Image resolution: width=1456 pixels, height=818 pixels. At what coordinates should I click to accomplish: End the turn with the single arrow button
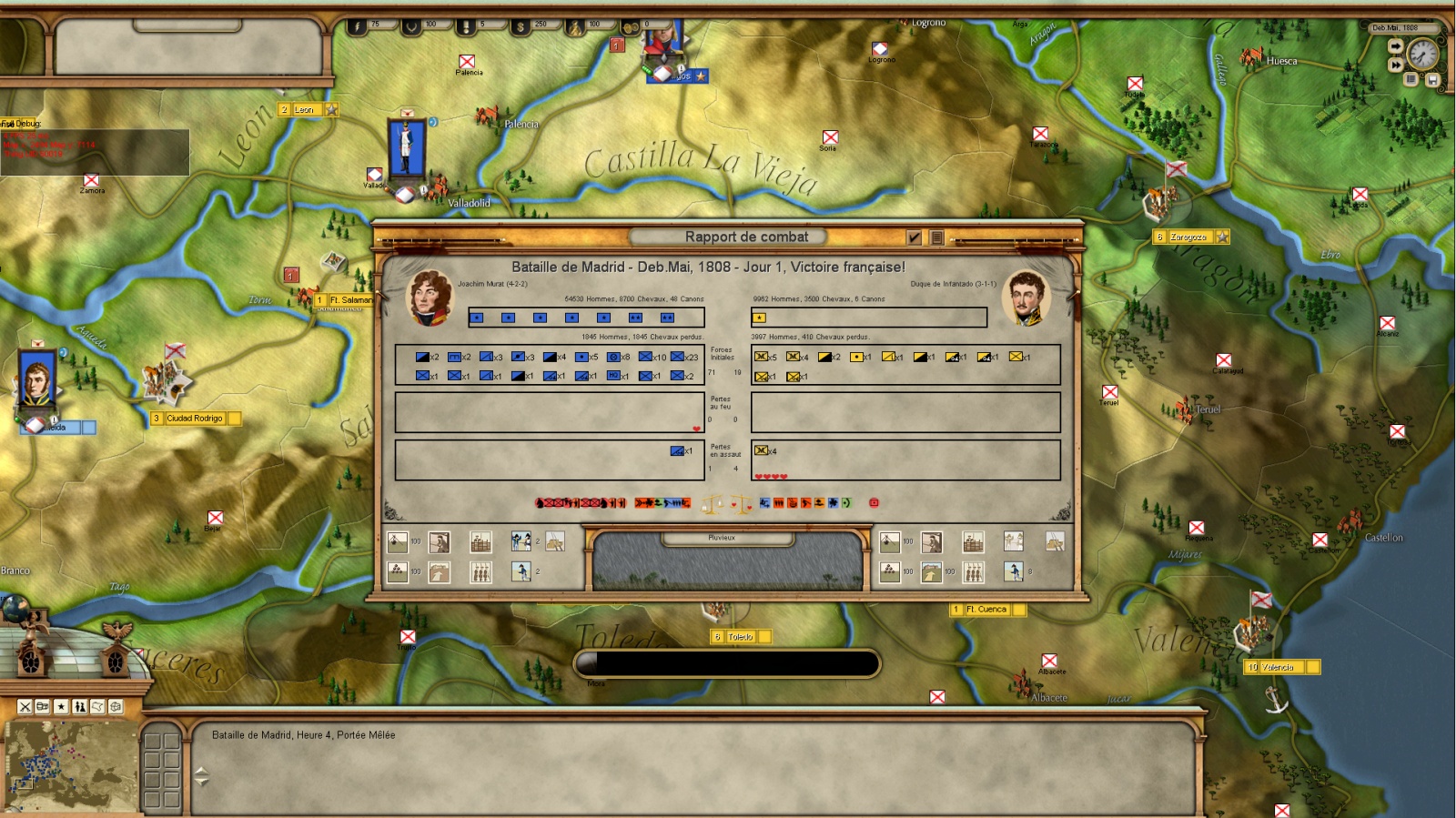coord(1395,46)
